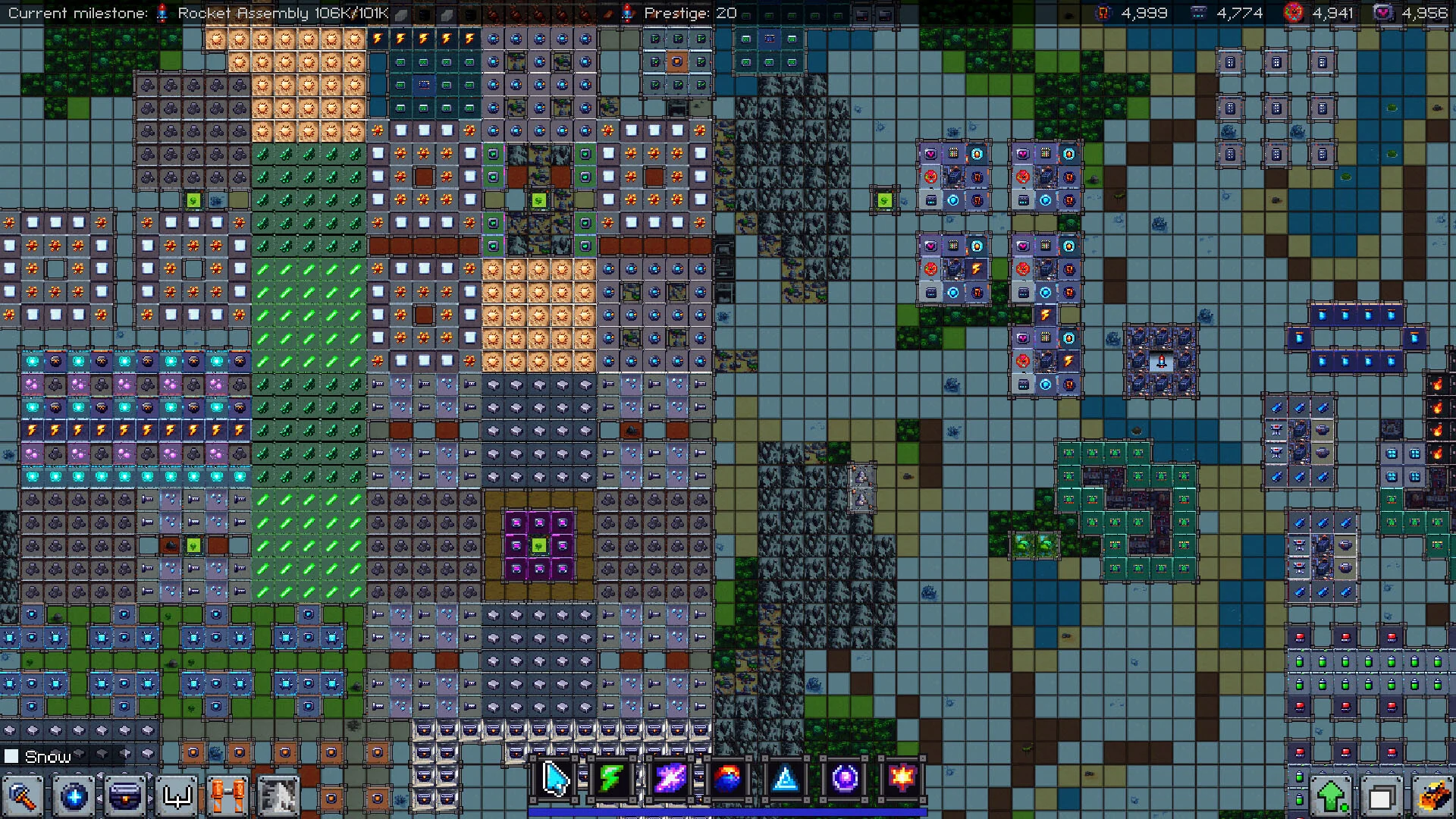This screenshot has width=1456, height=819.
Task: Activate the green lightning bolt ability
Action: pyautogui.click(x=612, y=779)
